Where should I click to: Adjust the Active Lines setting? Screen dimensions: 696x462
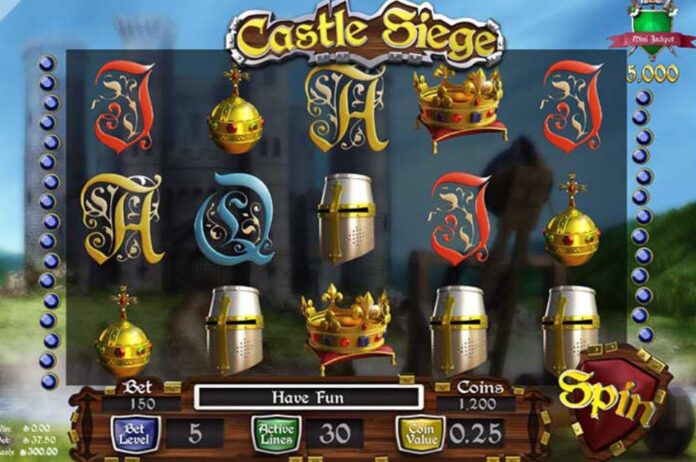coord(275,434)
